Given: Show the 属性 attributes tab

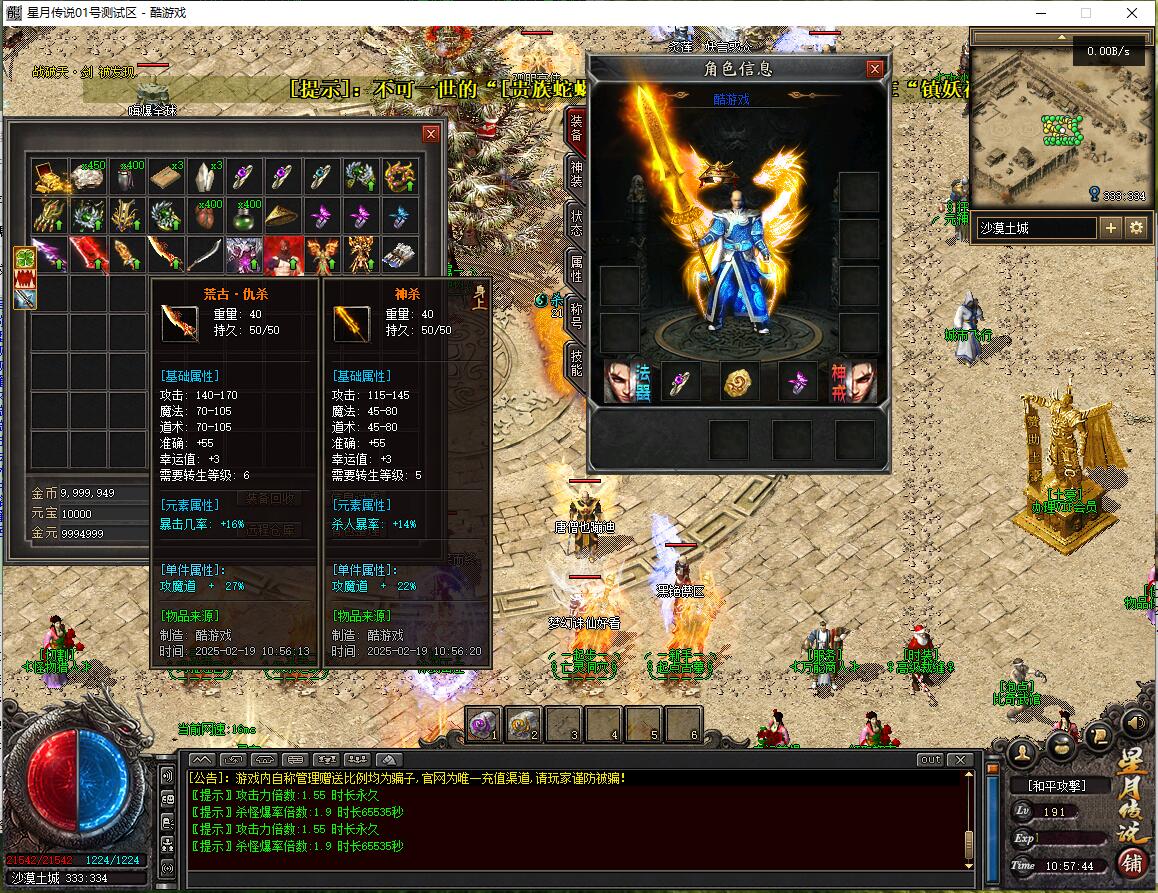Looking at the screenshot, I should (576, 269).
